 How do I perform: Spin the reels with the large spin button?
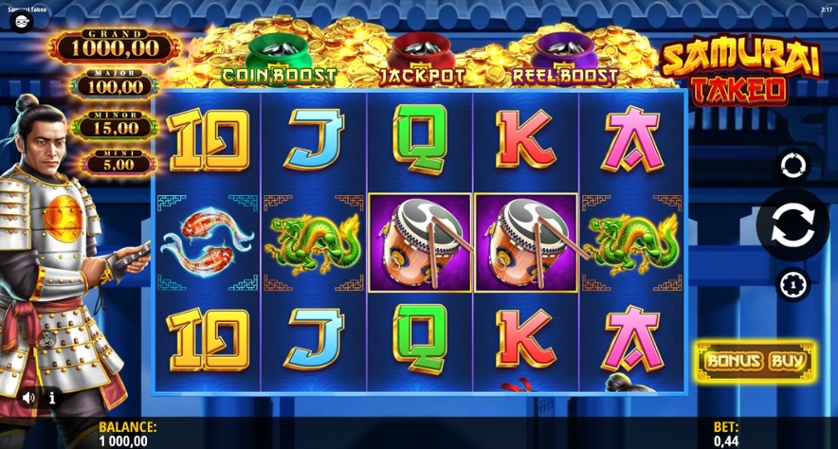[x=792, y=225]
